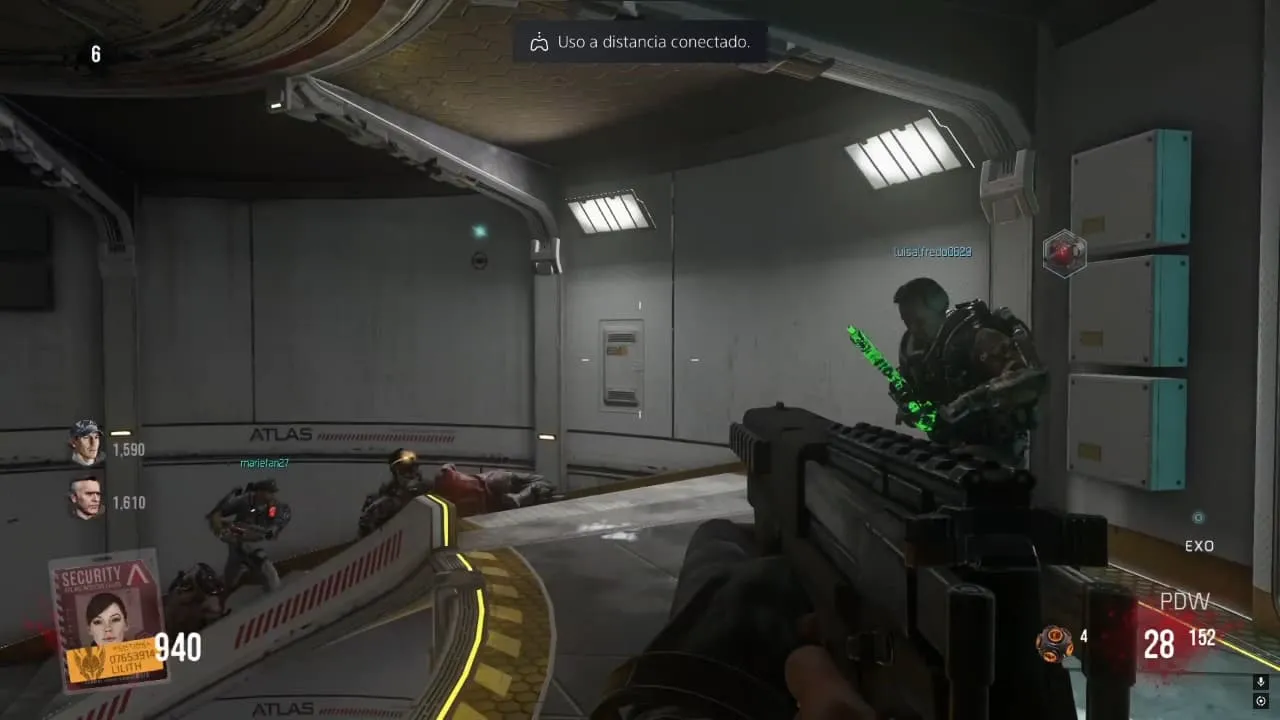Screen dimensions: 1280x720
Task: Toggle the microphone overlay icon
Action: click(1260, 682)
